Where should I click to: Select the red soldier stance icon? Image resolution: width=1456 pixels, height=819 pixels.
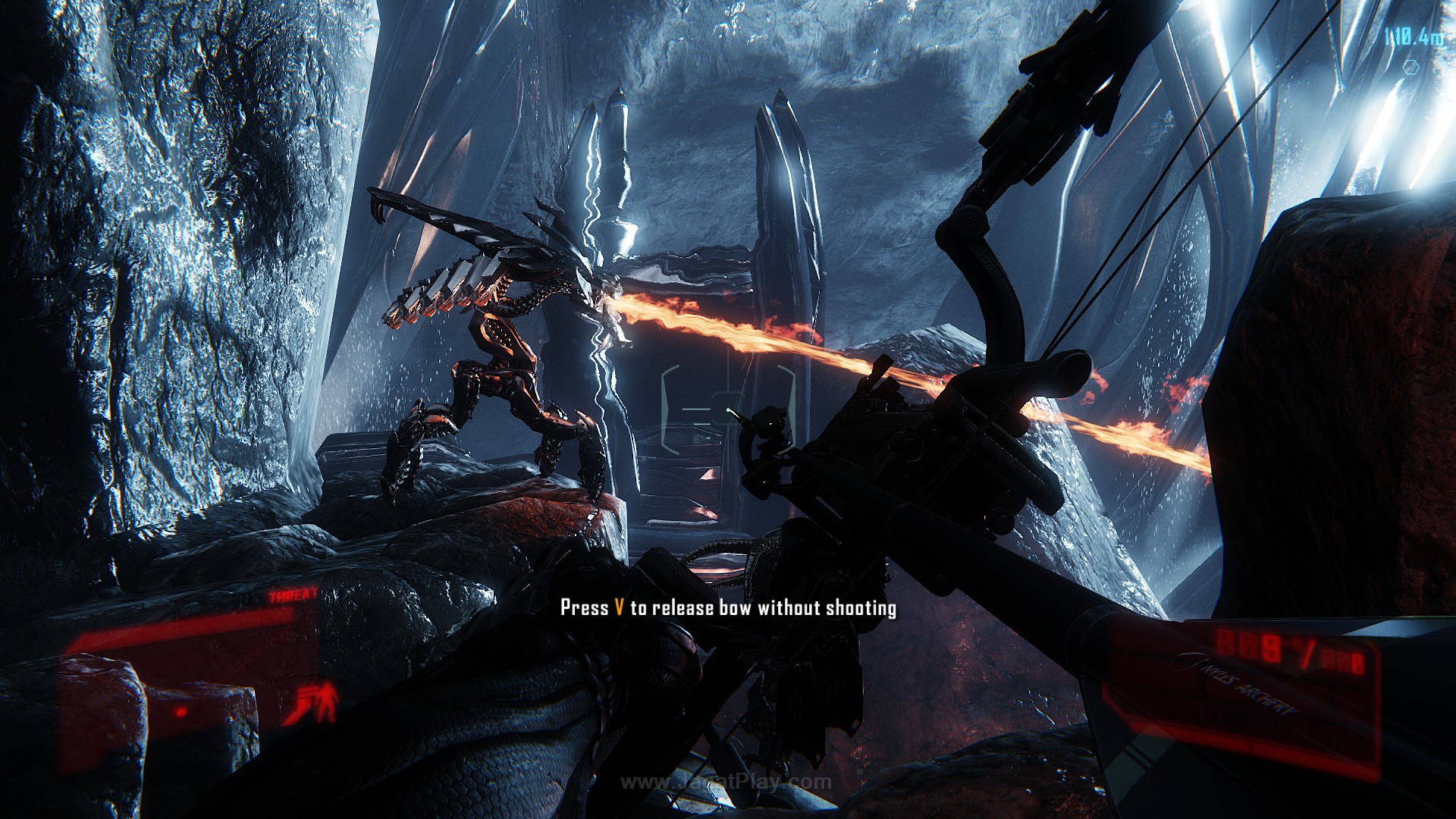pyautogui.click(x=318, y=701)
